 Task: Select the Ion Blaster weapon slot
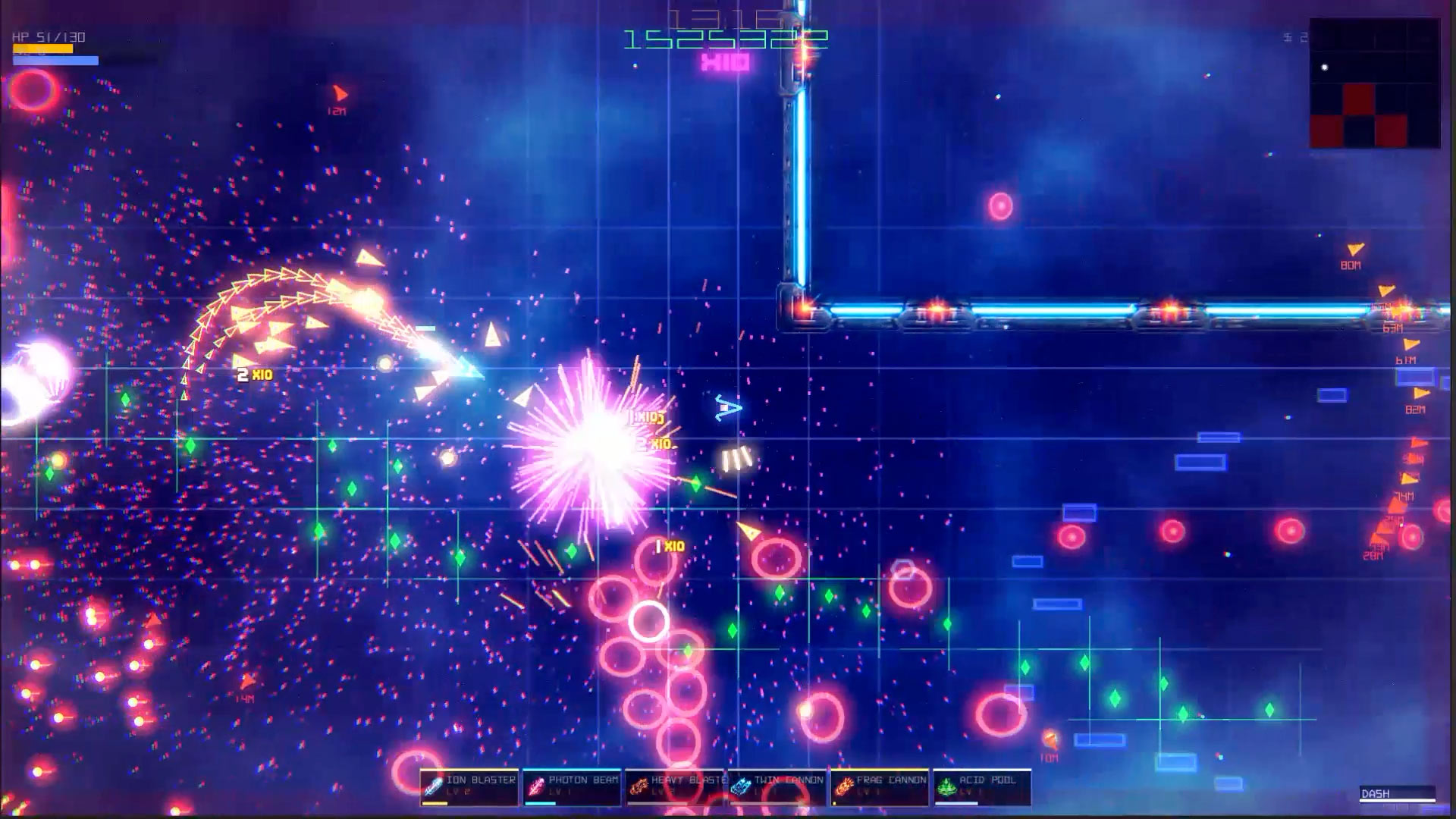pos(469,787)
